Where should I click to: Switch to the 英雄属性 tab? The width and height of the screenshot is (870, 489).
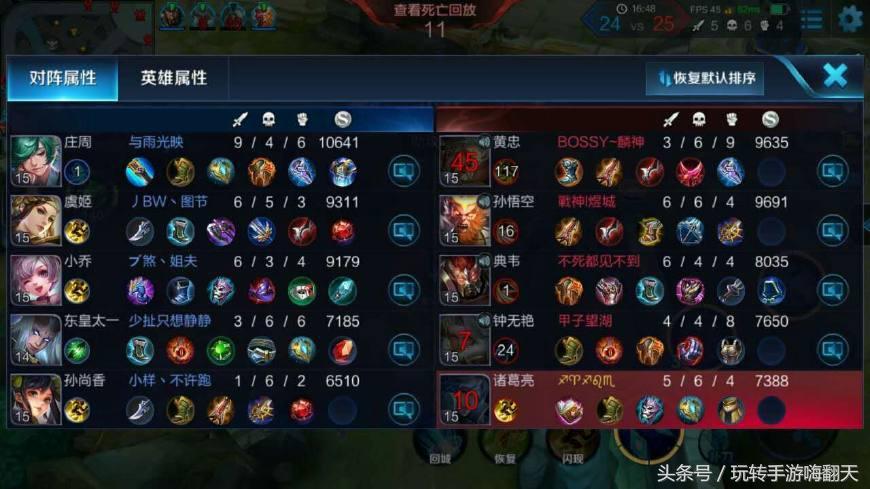pyautogui.click(x=173, y=77)
